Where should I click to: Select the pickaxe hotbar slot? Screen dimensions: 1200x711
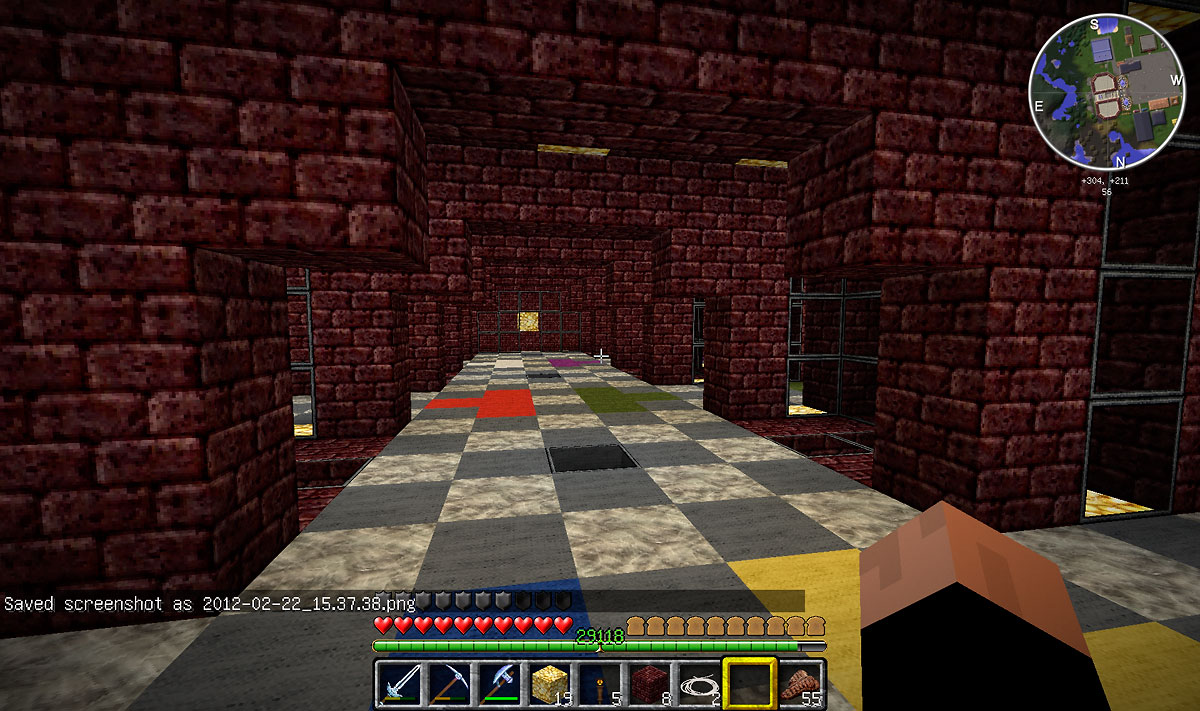pyautogui.click(x=449, y=684)
